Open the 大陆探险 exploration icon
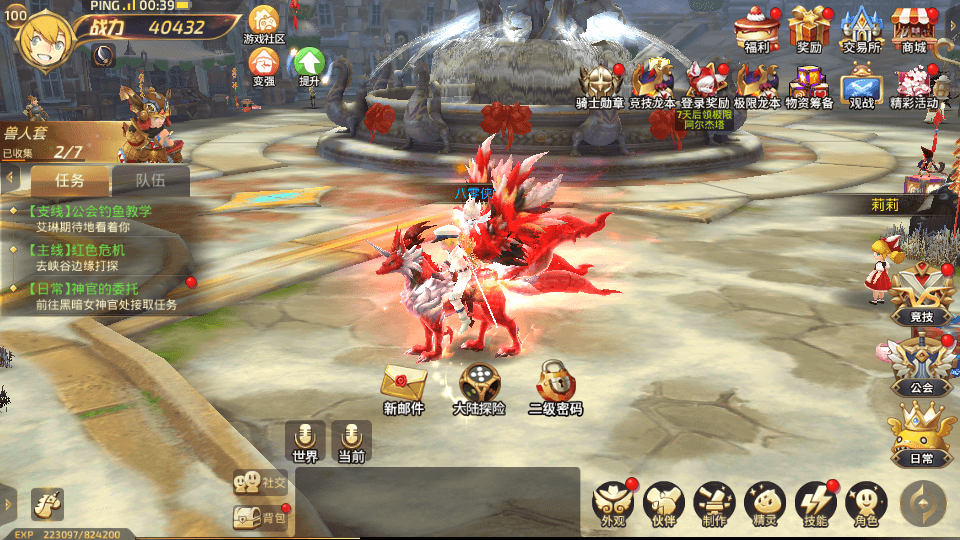960x540 pixels. [479, 387]
